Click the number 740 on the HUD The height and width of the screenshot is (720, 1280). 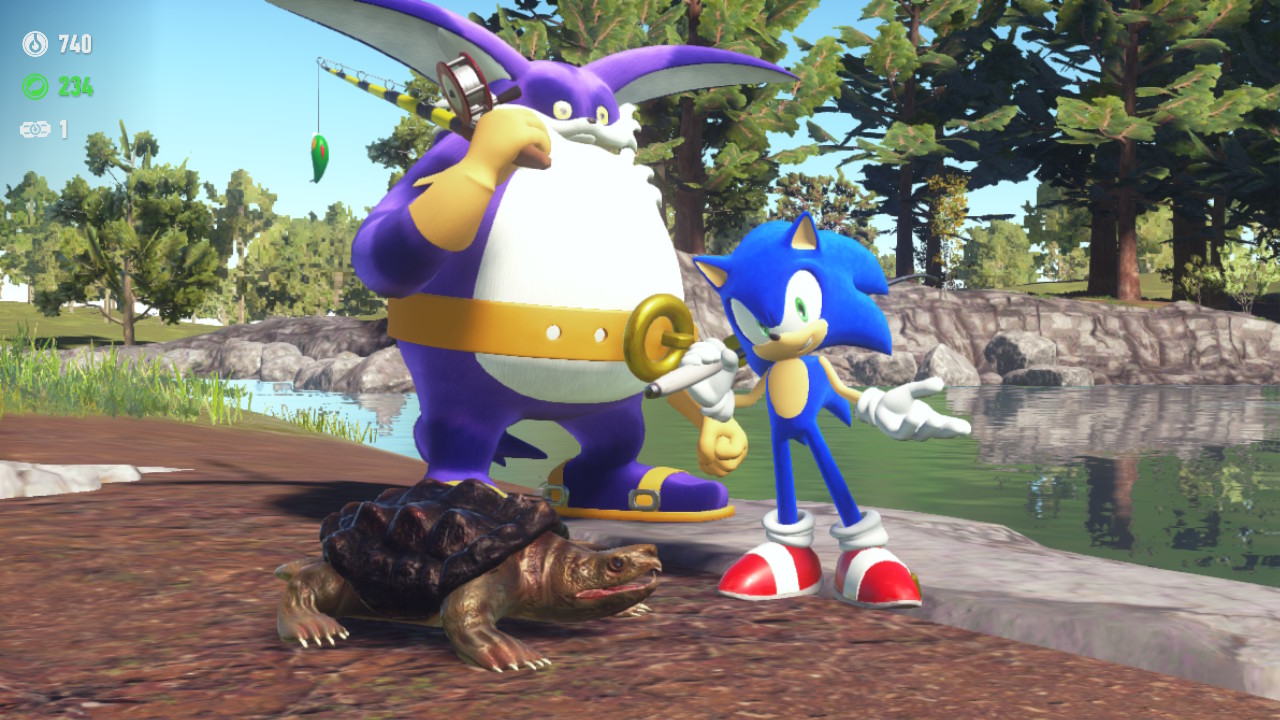click(77, 45)
